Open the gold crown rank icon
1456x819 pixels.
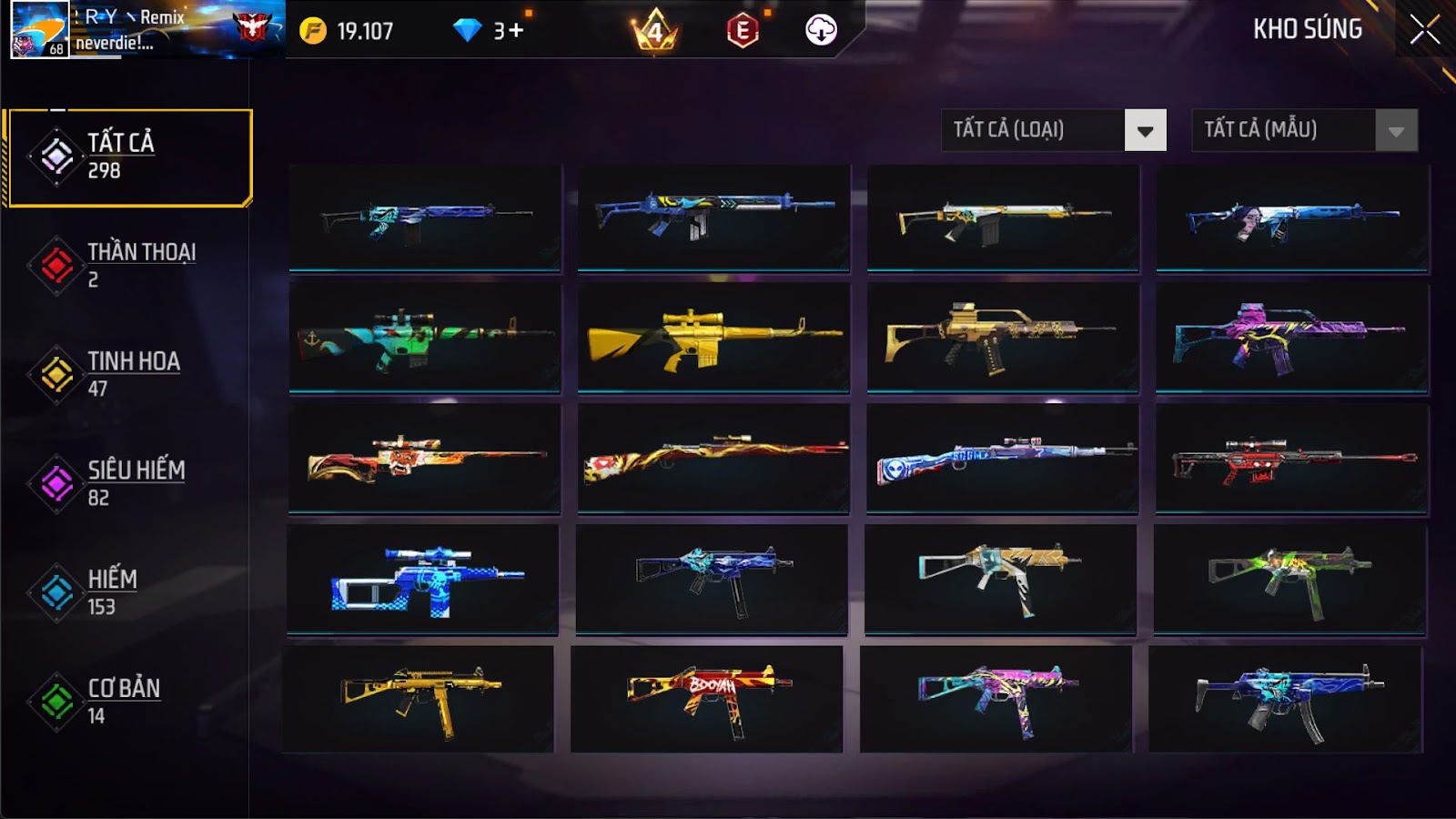[x=654, y=31]
